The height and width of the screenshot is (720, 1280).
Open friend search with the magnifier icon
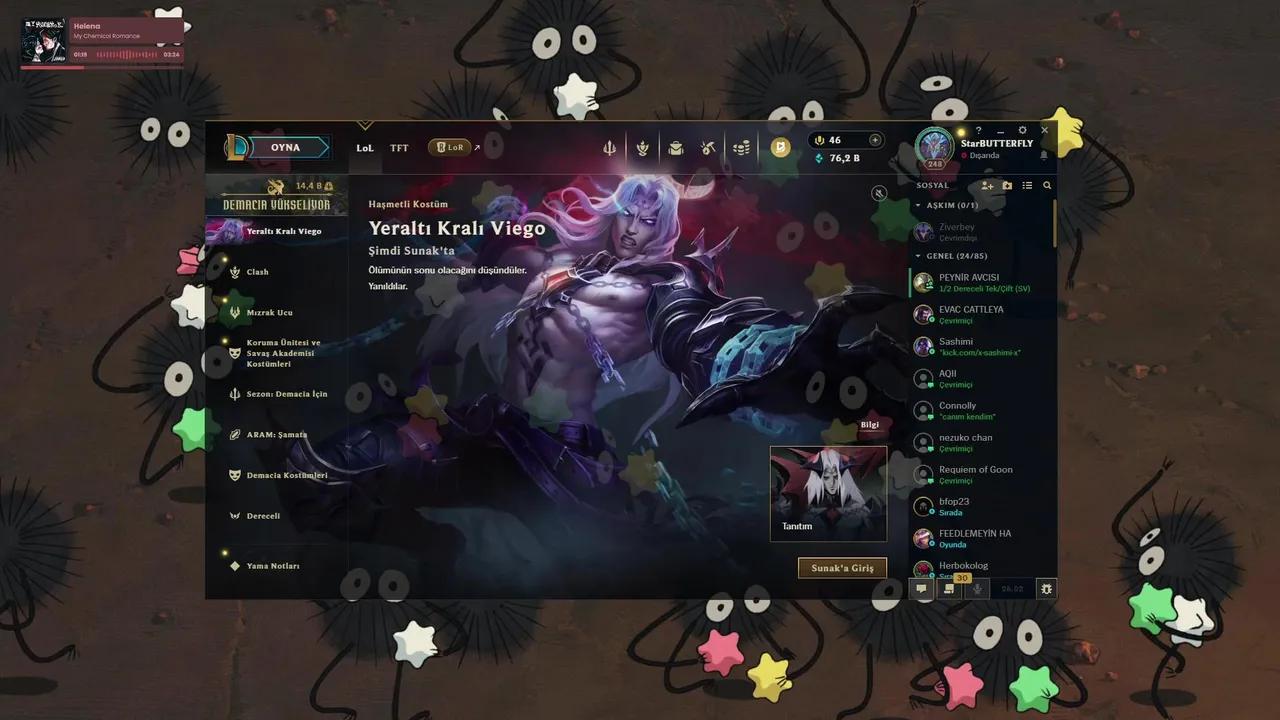pos(1047,185)
